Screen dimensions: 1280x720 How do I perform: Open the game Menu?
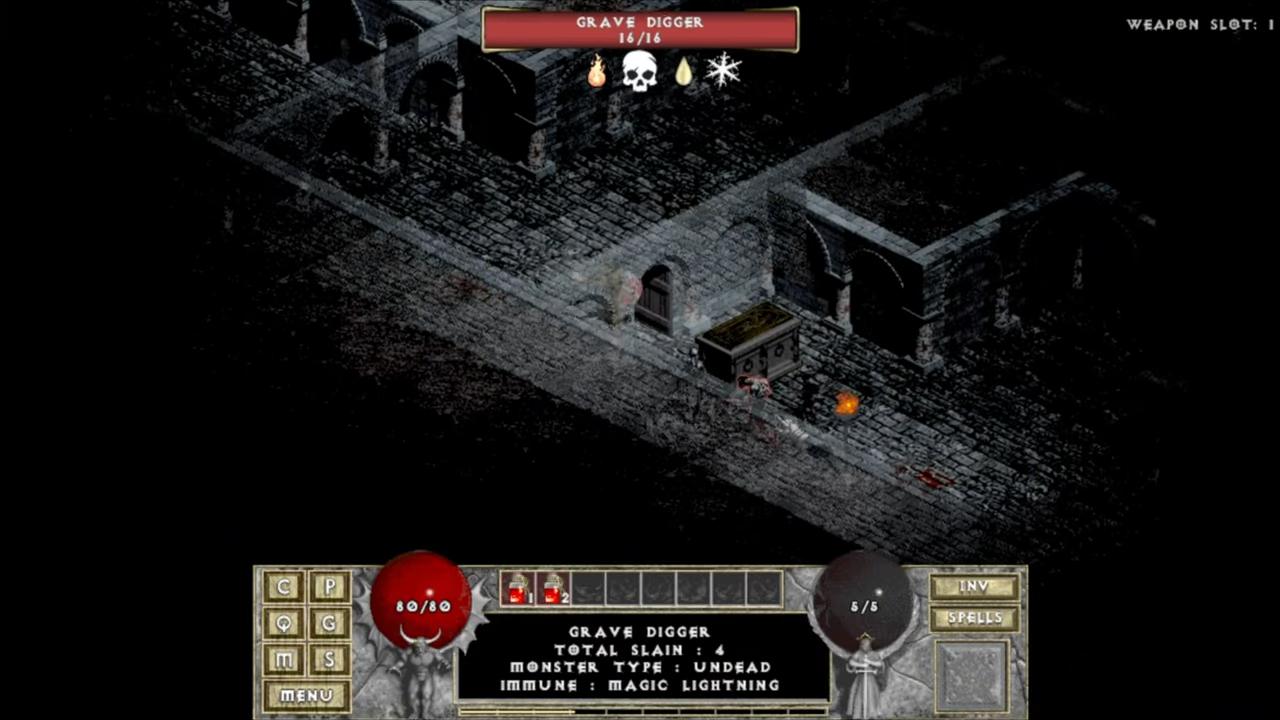pos(306,696)
